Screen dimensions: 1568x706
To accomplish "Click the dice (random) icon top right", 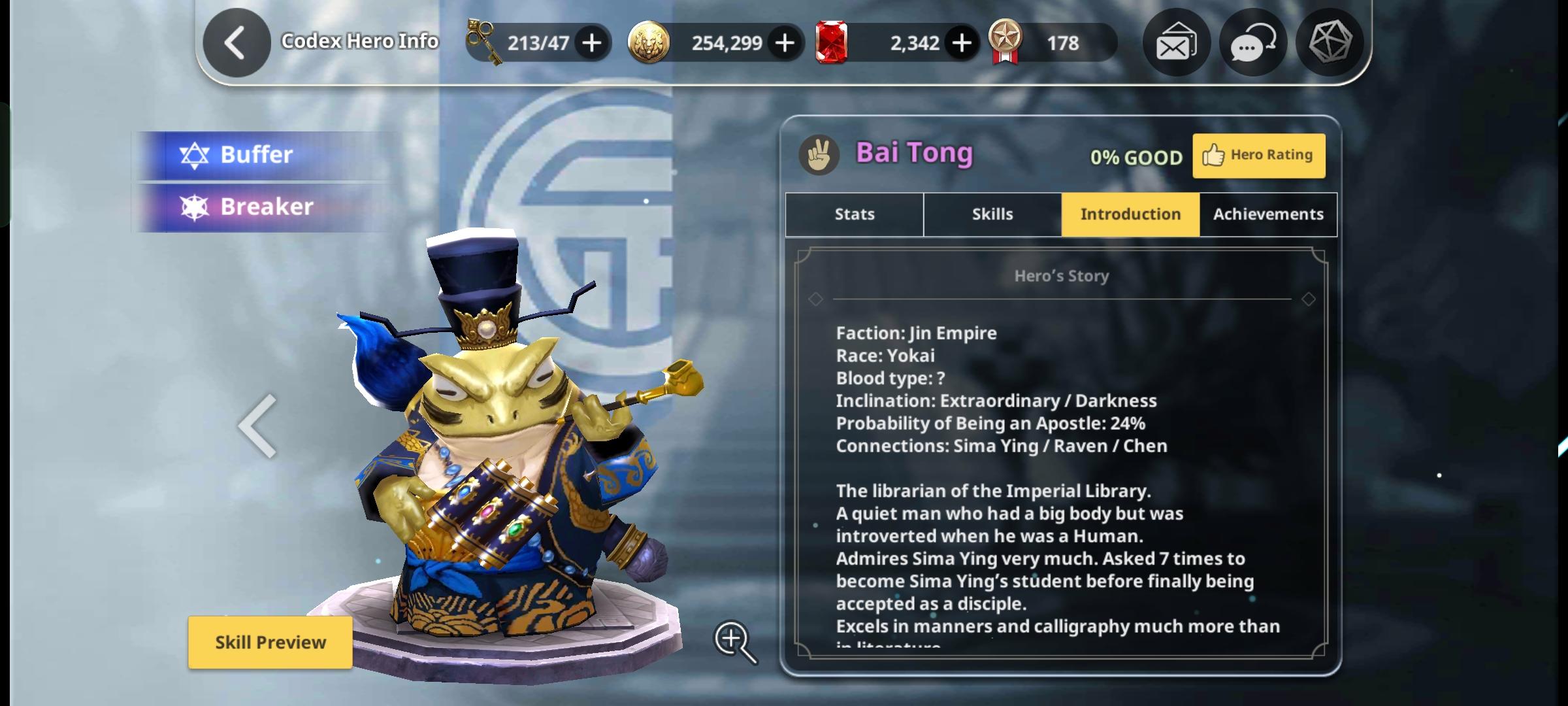I will (1330, 42).
